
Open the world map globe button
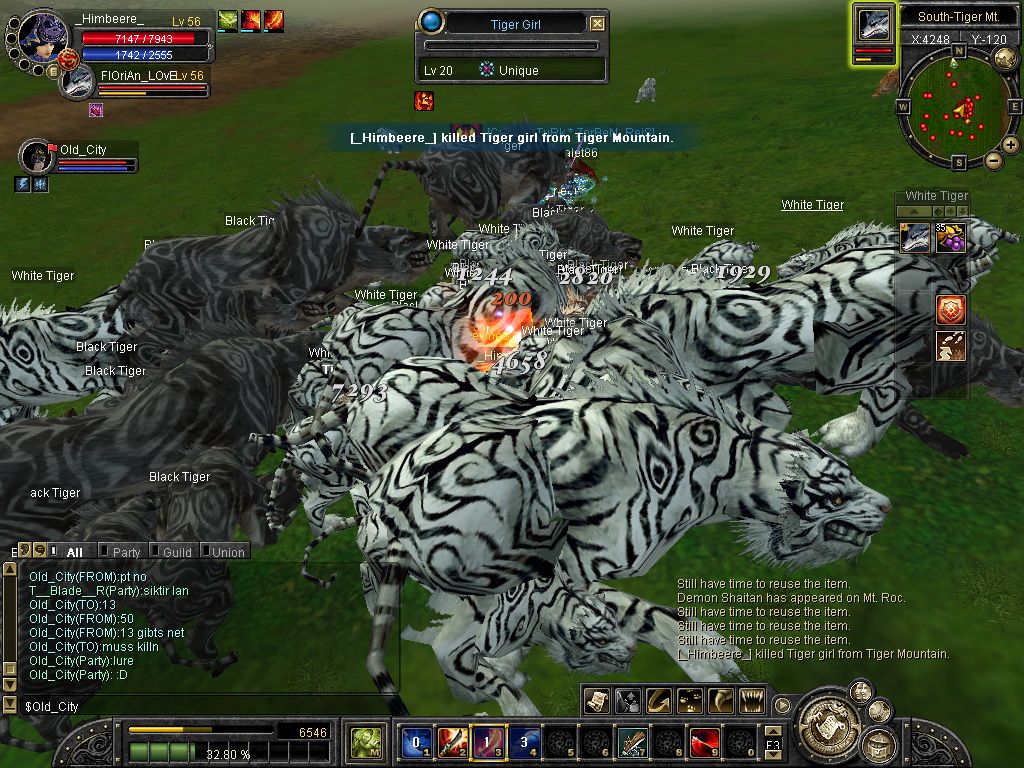[x=1005, y=58]
